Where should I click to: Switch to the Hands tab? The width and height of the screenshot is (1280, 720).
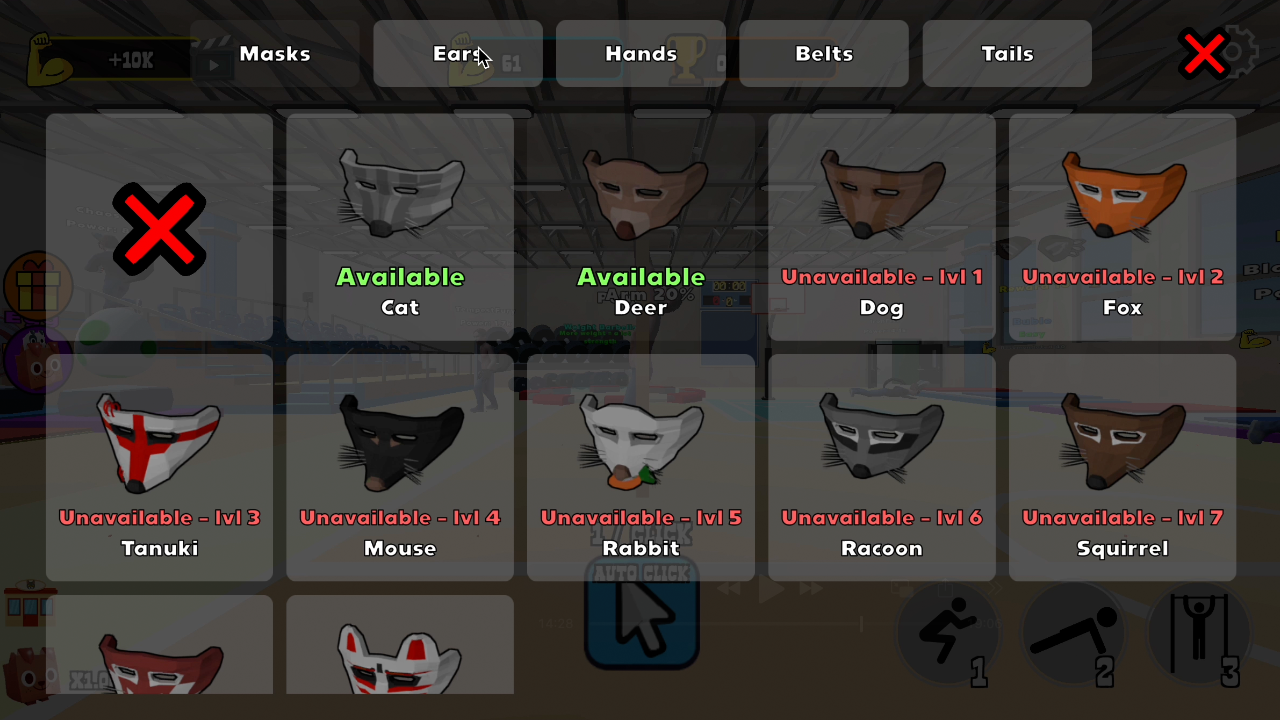640,53
